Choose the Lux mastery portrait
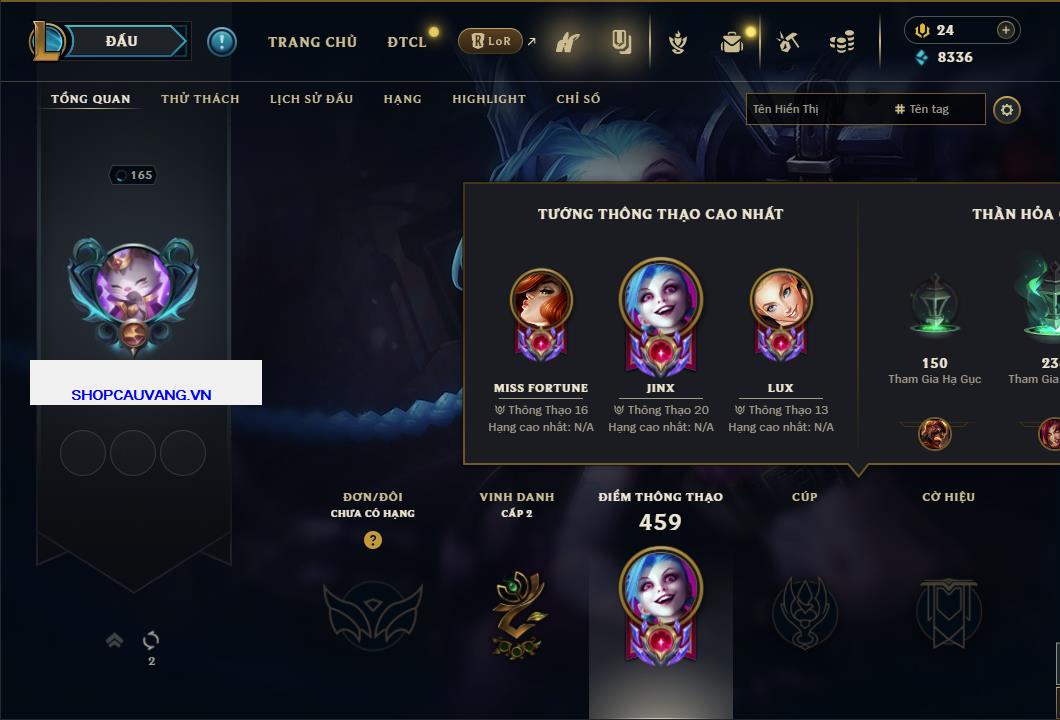This screenshot has width=1060, height=720. click(x=781, y=312)
